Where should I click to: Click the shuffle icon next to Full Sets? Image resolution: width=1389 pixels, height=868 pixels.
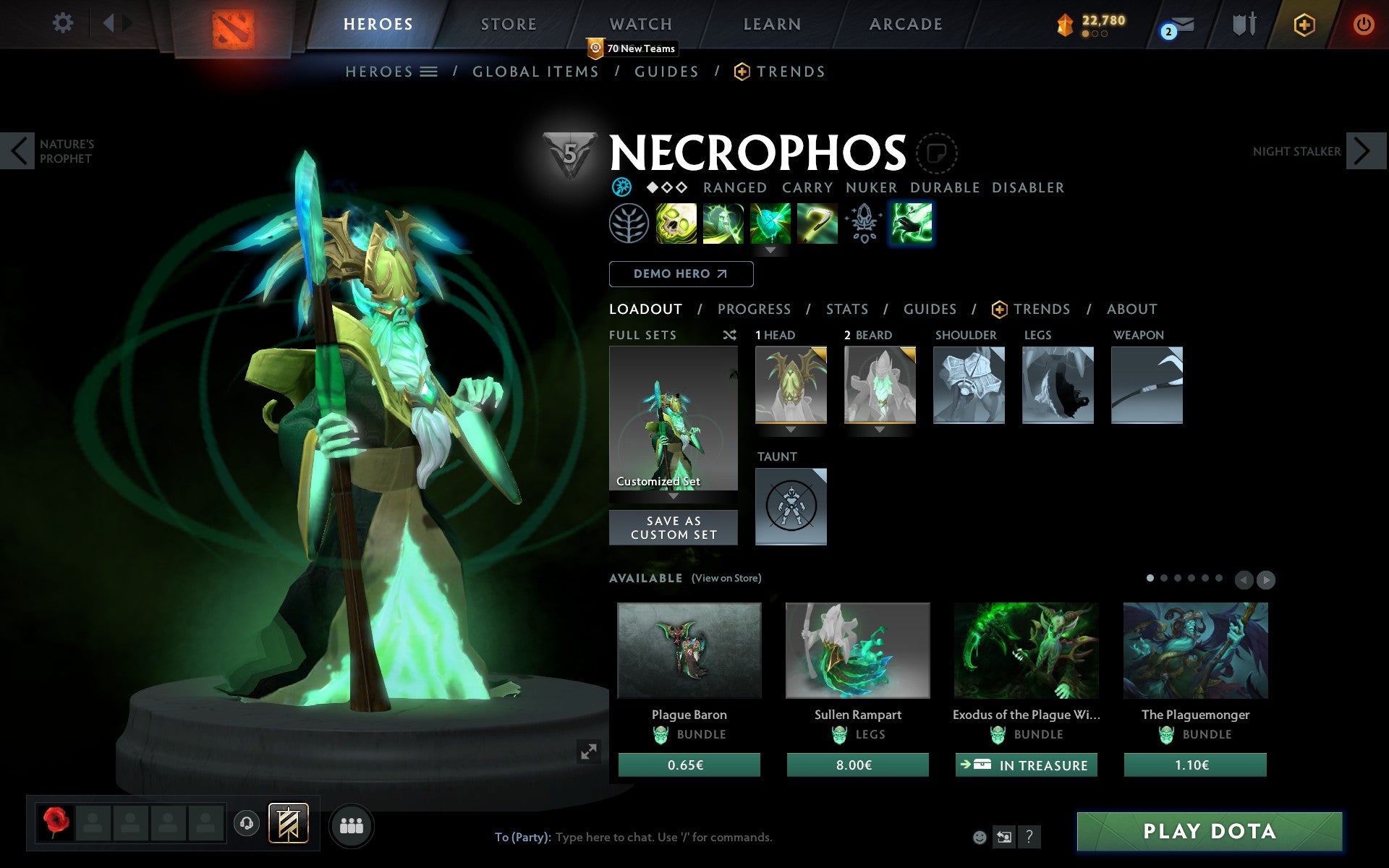[x=731, y=335]
